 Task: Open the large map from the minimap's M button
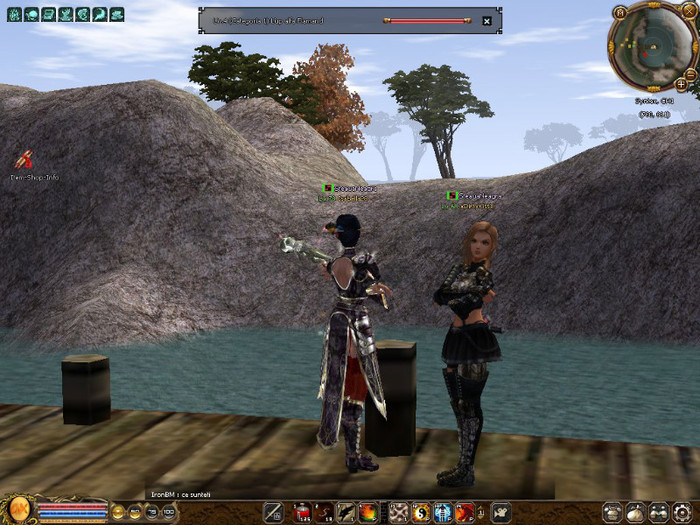pos(620,12)
